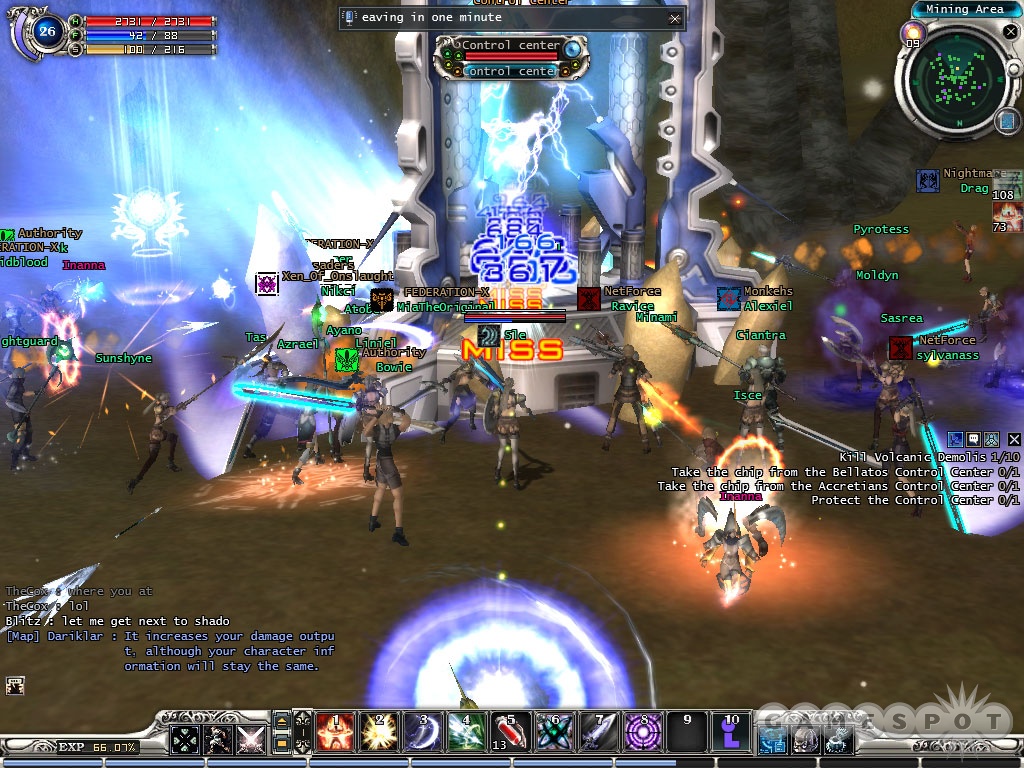Select the crossed swords attack icon
The height and width of the screenshot is (768, 1024).
pos(250,739)
